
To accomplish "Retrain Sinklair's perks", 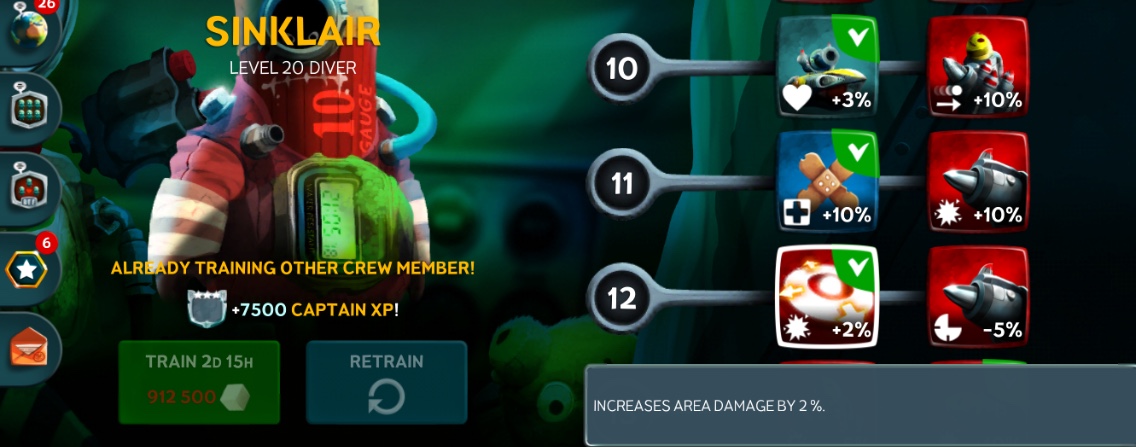I will 386,381.
